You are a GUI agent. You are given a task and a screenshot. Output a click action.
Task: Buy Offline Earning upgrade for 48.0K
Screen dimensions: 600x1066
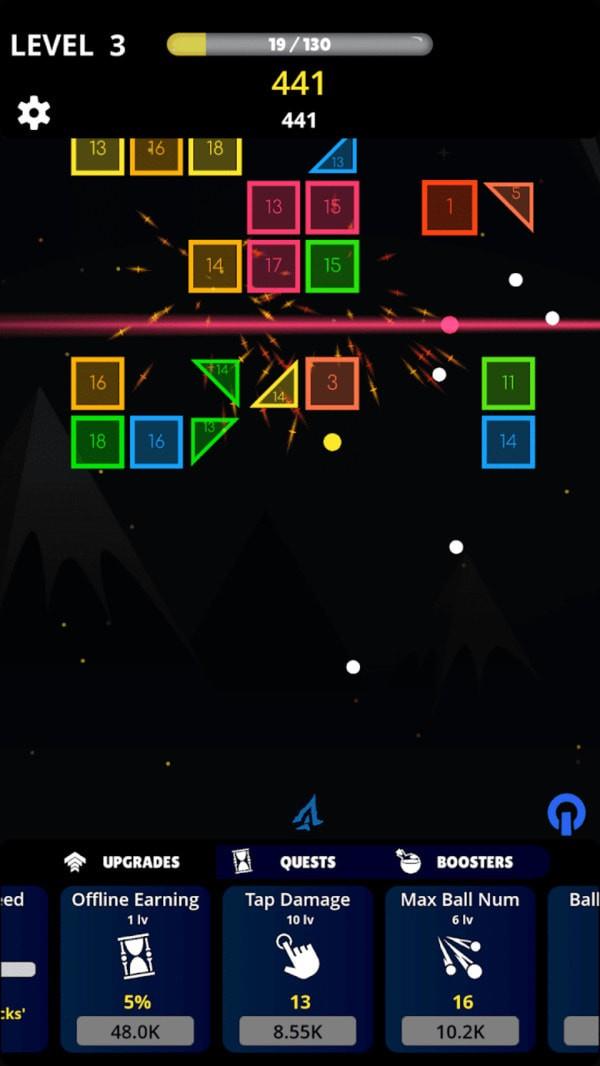point(135,1031)
